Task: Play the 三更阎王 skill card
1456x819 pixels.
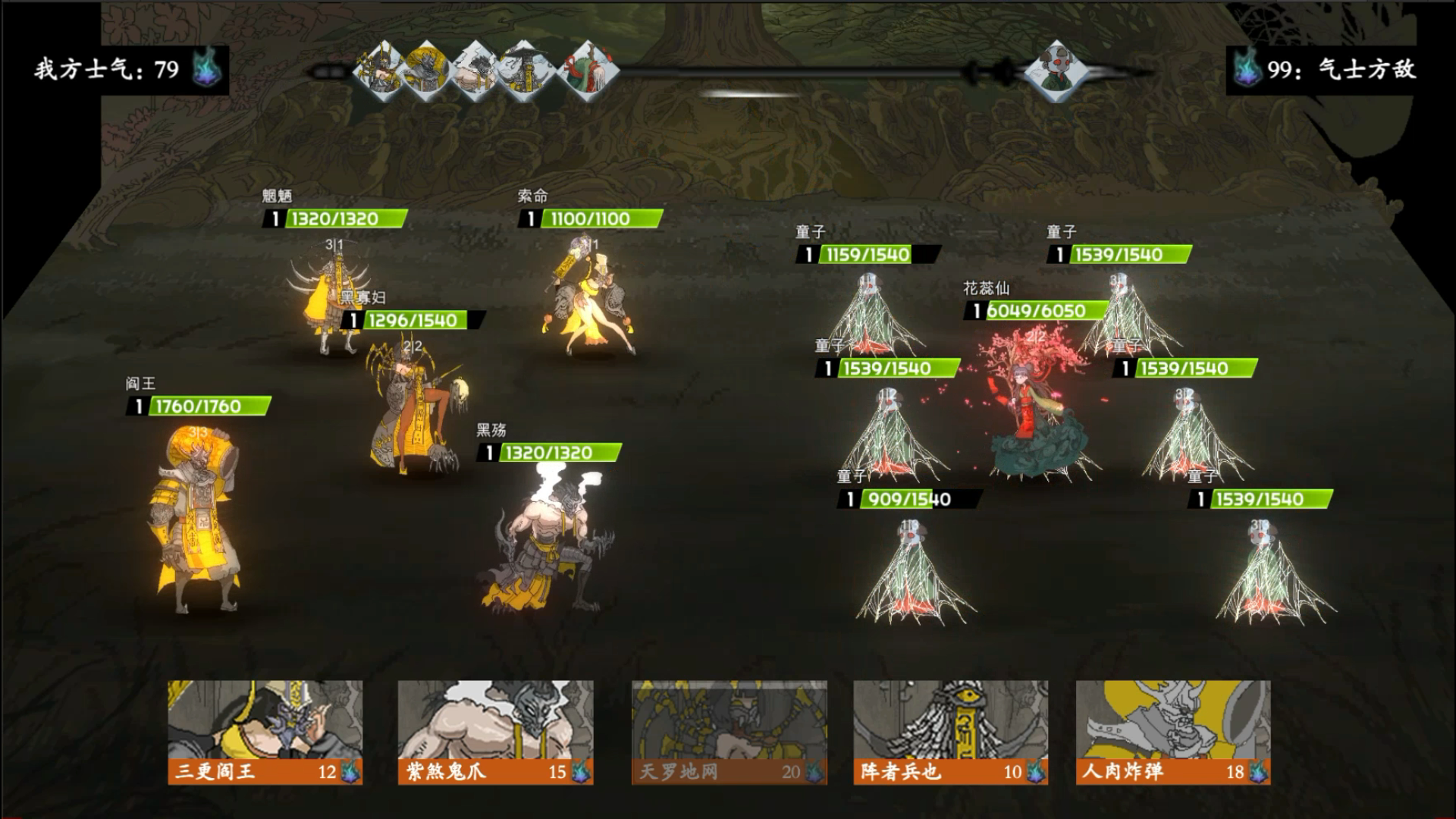Action: click(265, 732)
